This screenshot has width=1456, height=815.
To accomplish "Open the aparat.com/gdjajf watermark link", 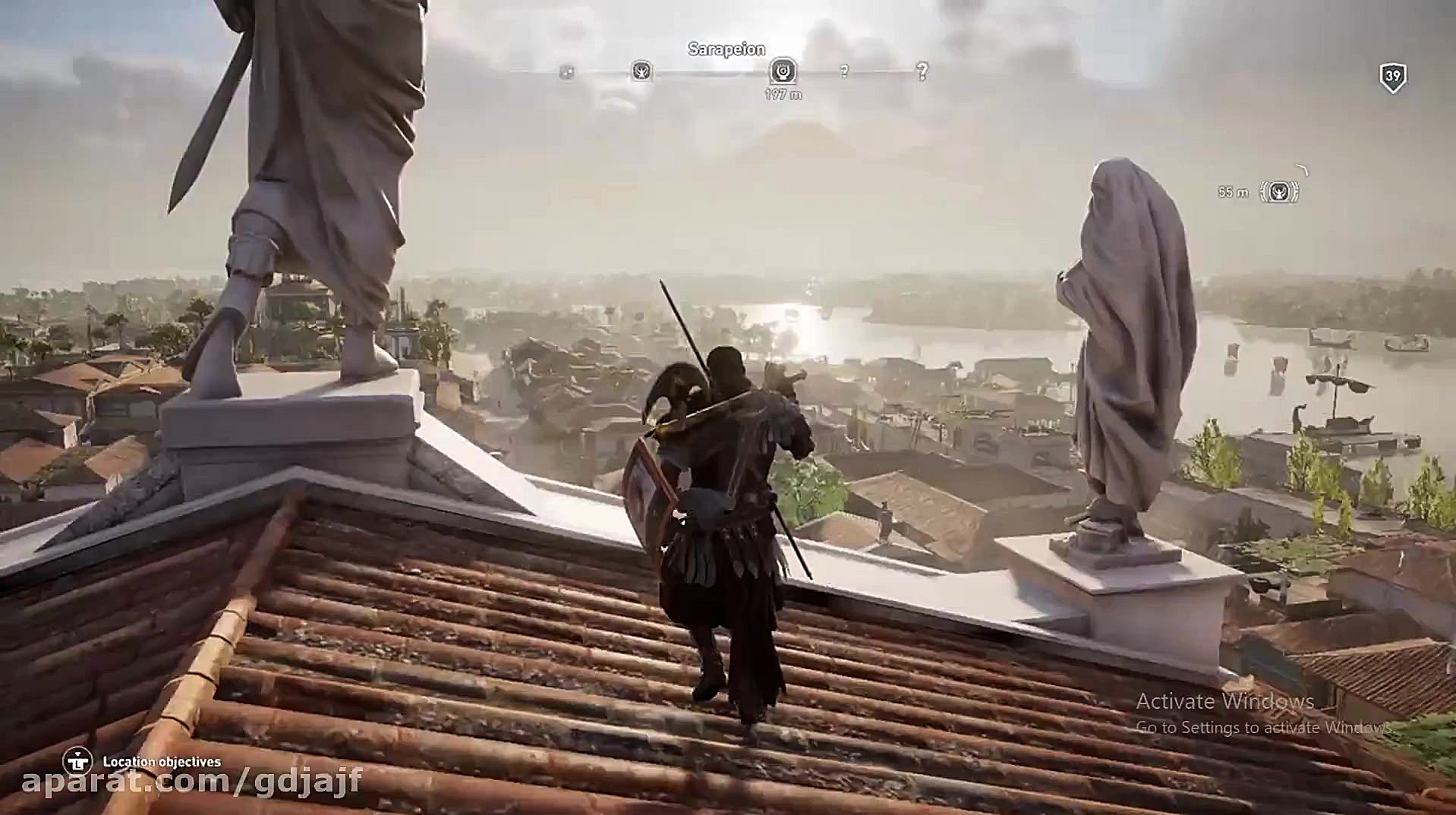I will [191, 781].
